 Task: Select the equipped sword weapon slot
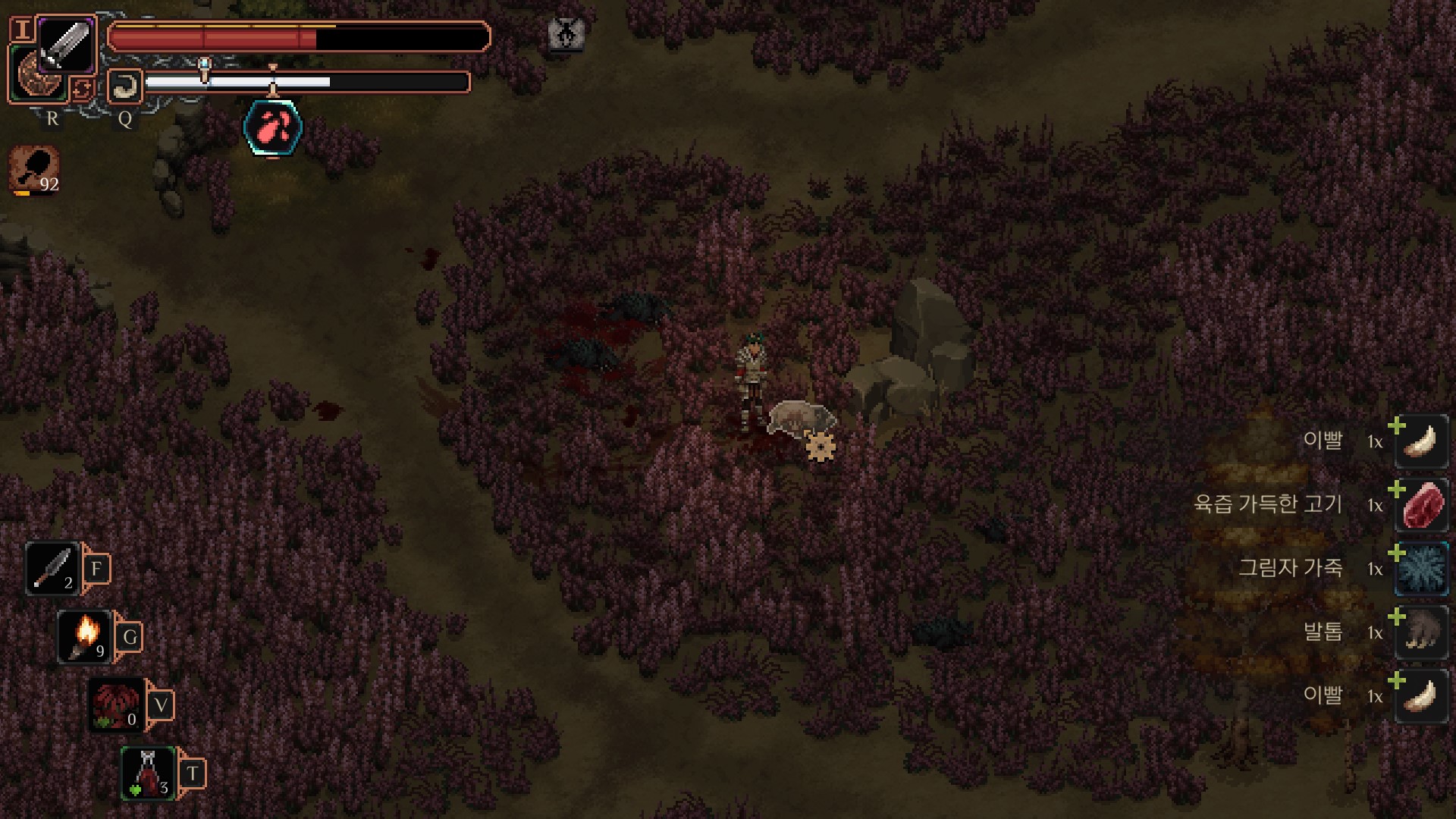point(66,44)
